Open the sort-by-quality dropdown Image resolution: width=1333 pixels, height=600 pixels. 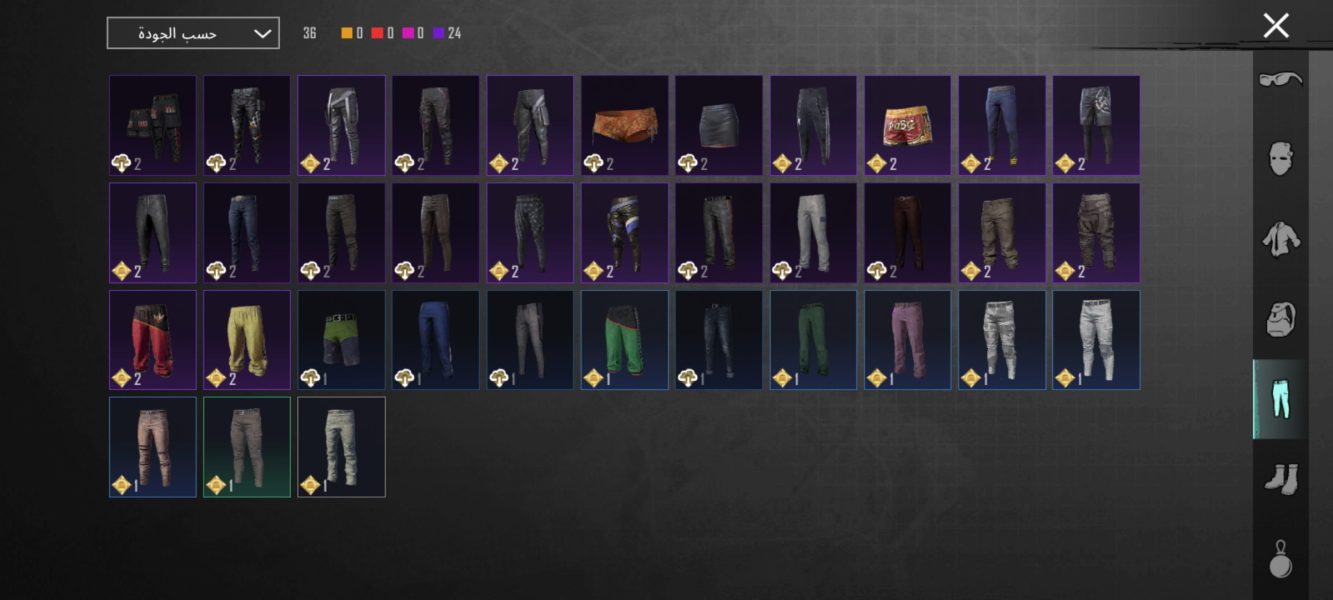[x=193, y=33]
